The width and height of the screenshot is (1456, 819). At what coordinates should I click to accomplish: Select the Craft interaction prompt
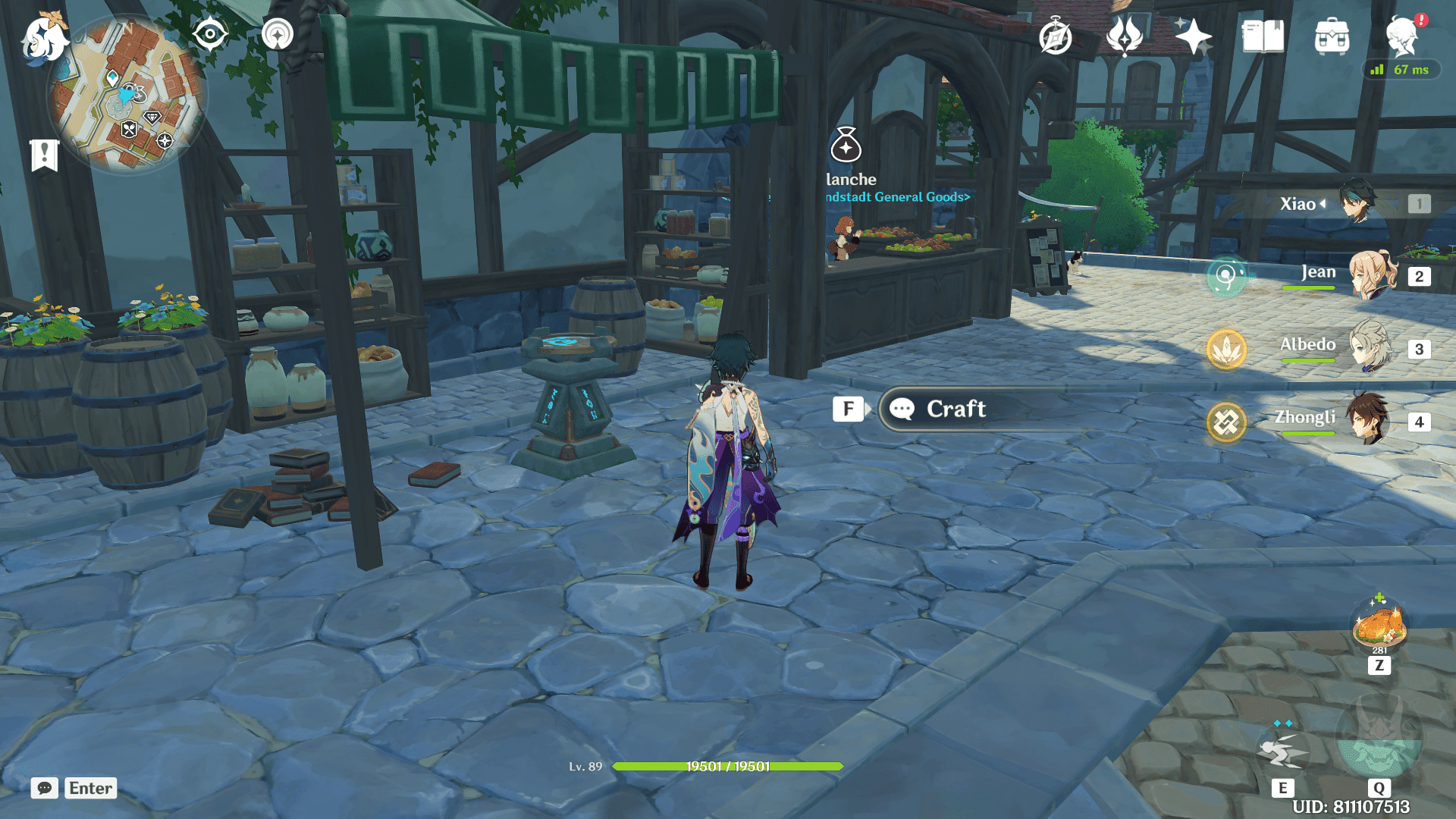click(955, 409)
